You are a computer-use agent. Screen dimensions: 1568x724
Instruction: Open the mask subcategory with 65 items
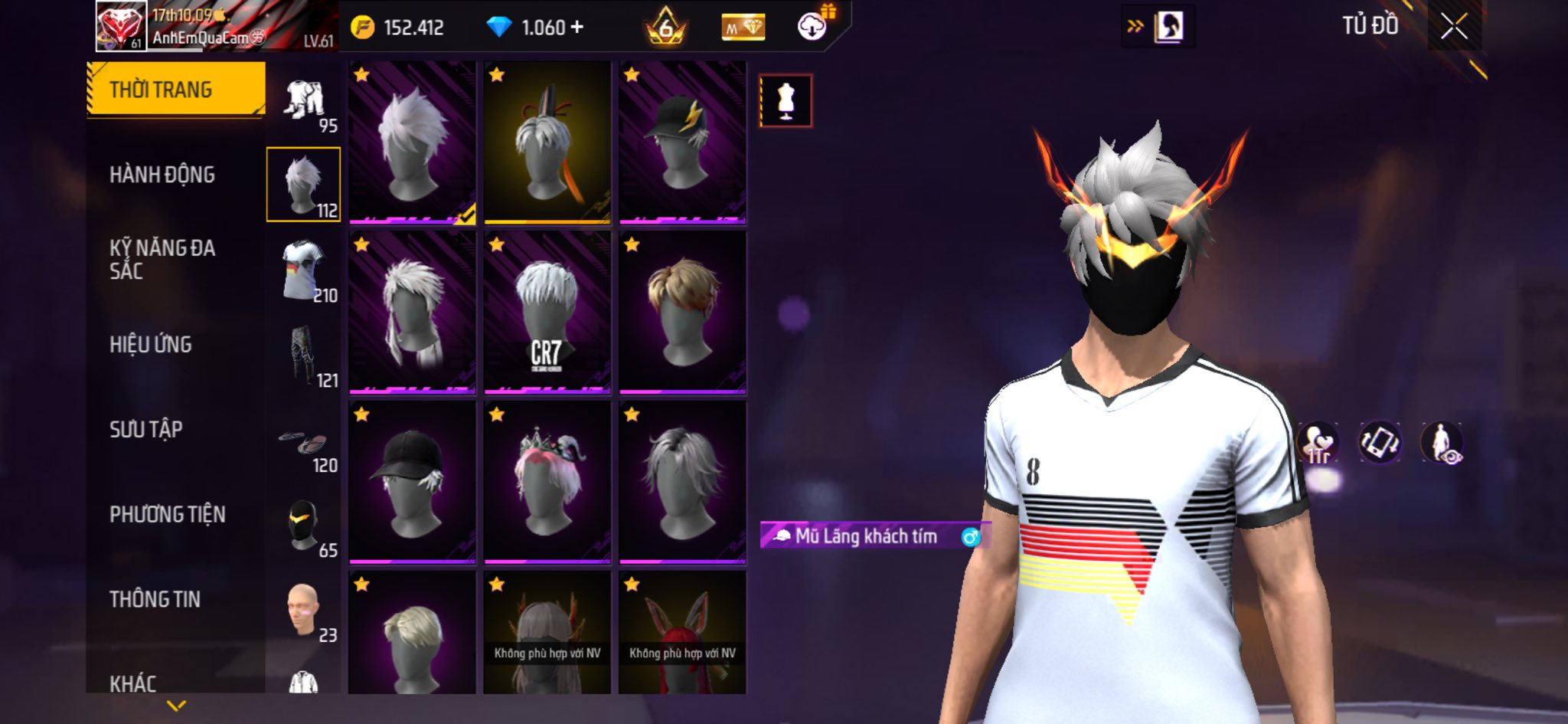304,526
